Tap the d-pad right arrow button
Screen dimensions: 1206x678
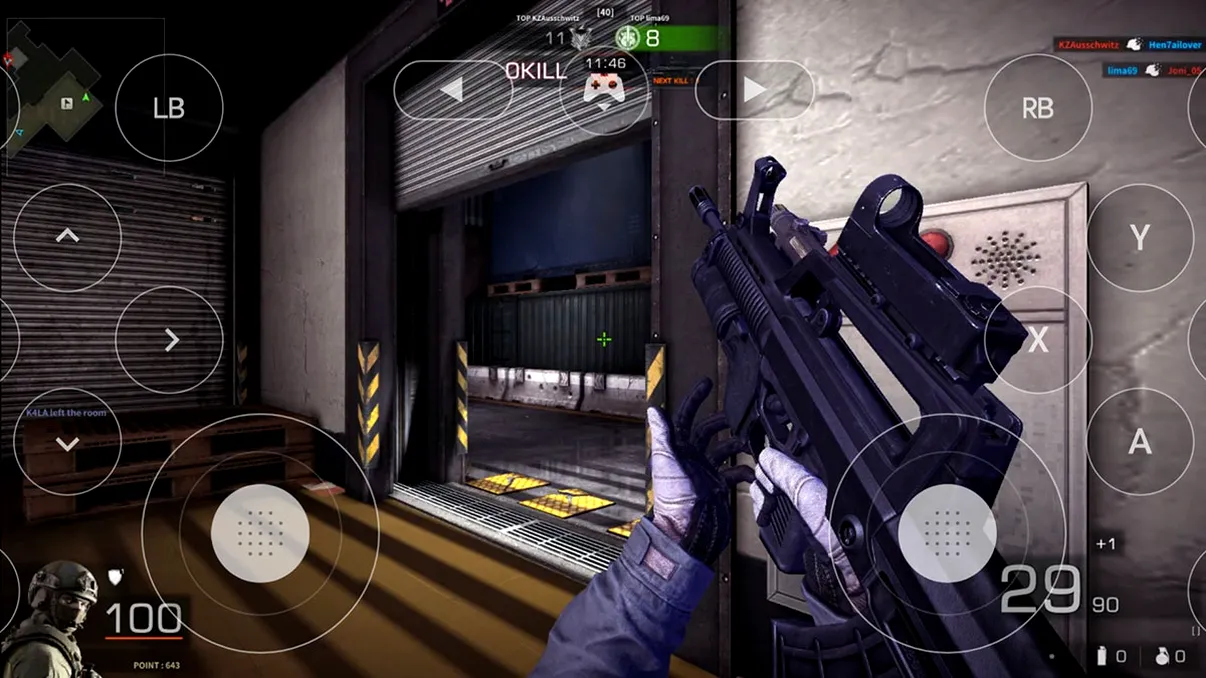169,340
